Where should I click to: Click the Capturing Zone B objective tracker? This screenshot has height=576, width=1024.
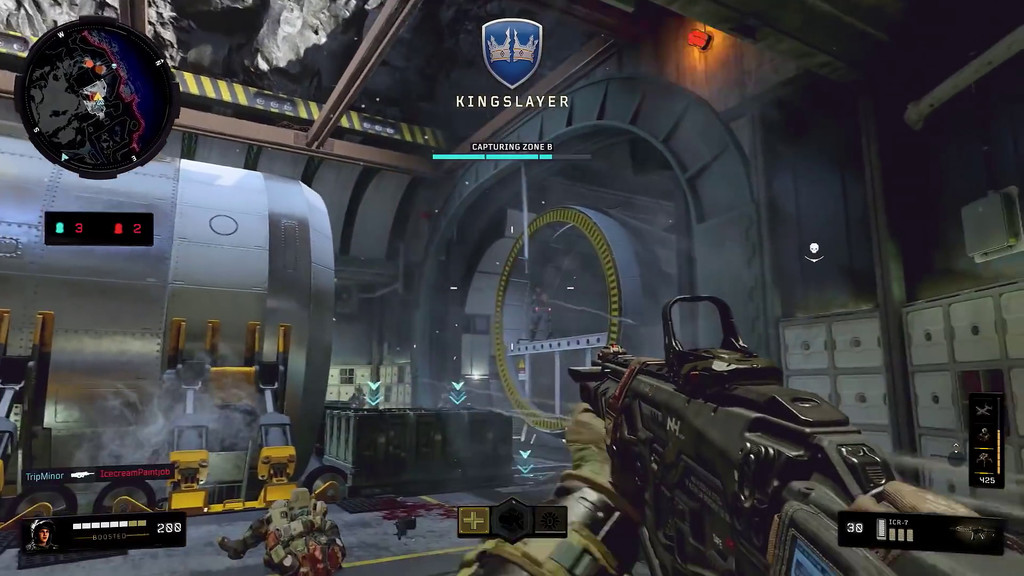(512, 152)
